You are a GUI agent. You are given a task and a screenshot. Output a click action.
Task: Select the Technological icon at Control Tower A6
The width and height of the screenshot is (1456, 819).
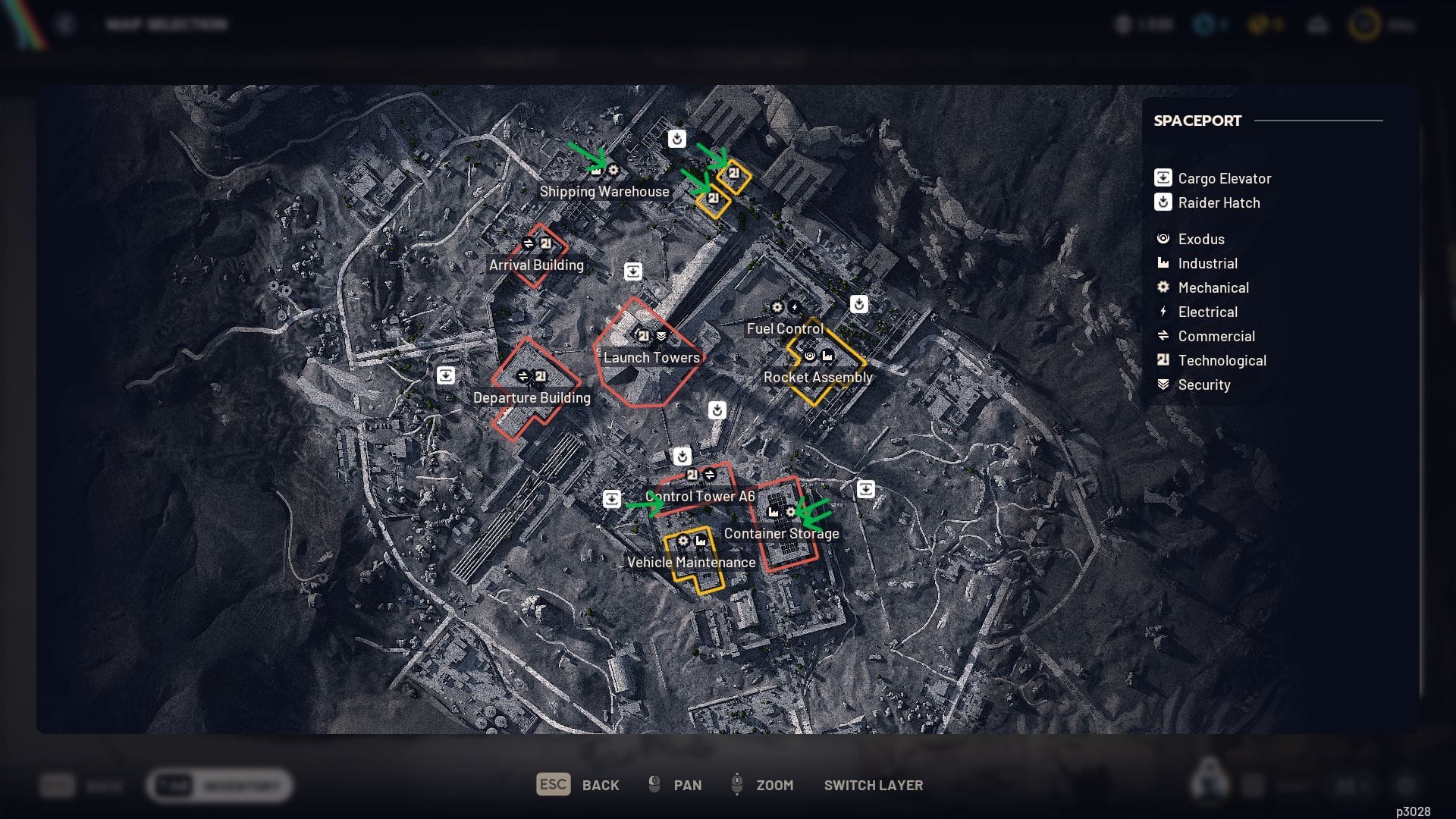point(692,475)
